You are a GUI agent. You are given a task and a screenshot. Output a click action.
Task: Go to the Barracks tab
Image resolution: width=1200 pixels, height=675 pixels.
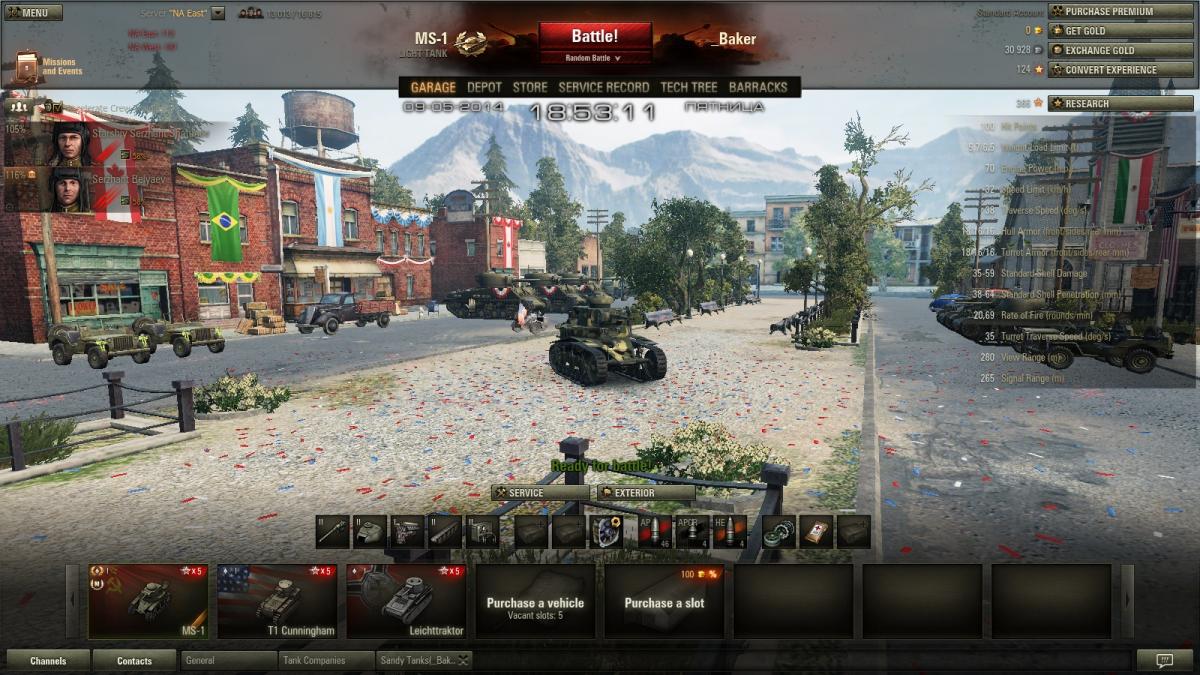coord(758,87)
